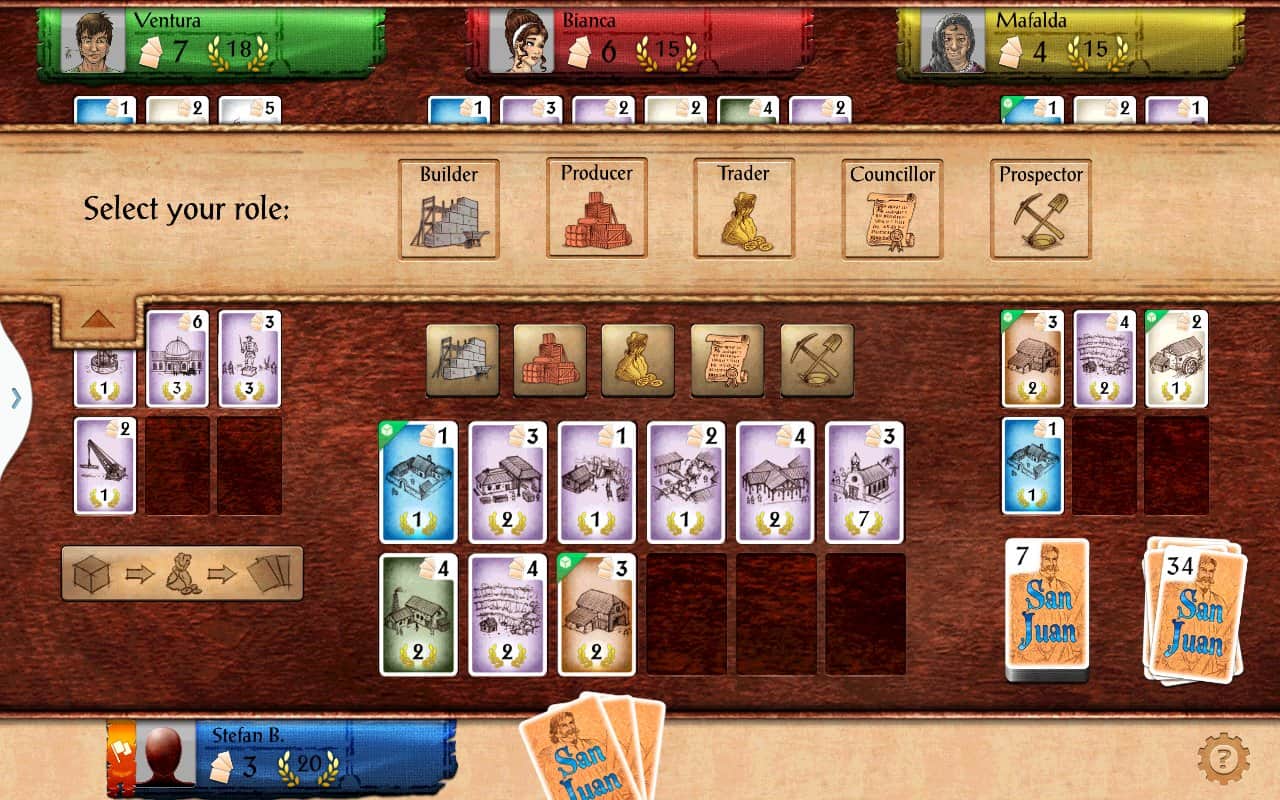This screenshot has width=1280, height=800.
Task: Select the Prospector pickaxe role icon
Action: pos(1040,207)
